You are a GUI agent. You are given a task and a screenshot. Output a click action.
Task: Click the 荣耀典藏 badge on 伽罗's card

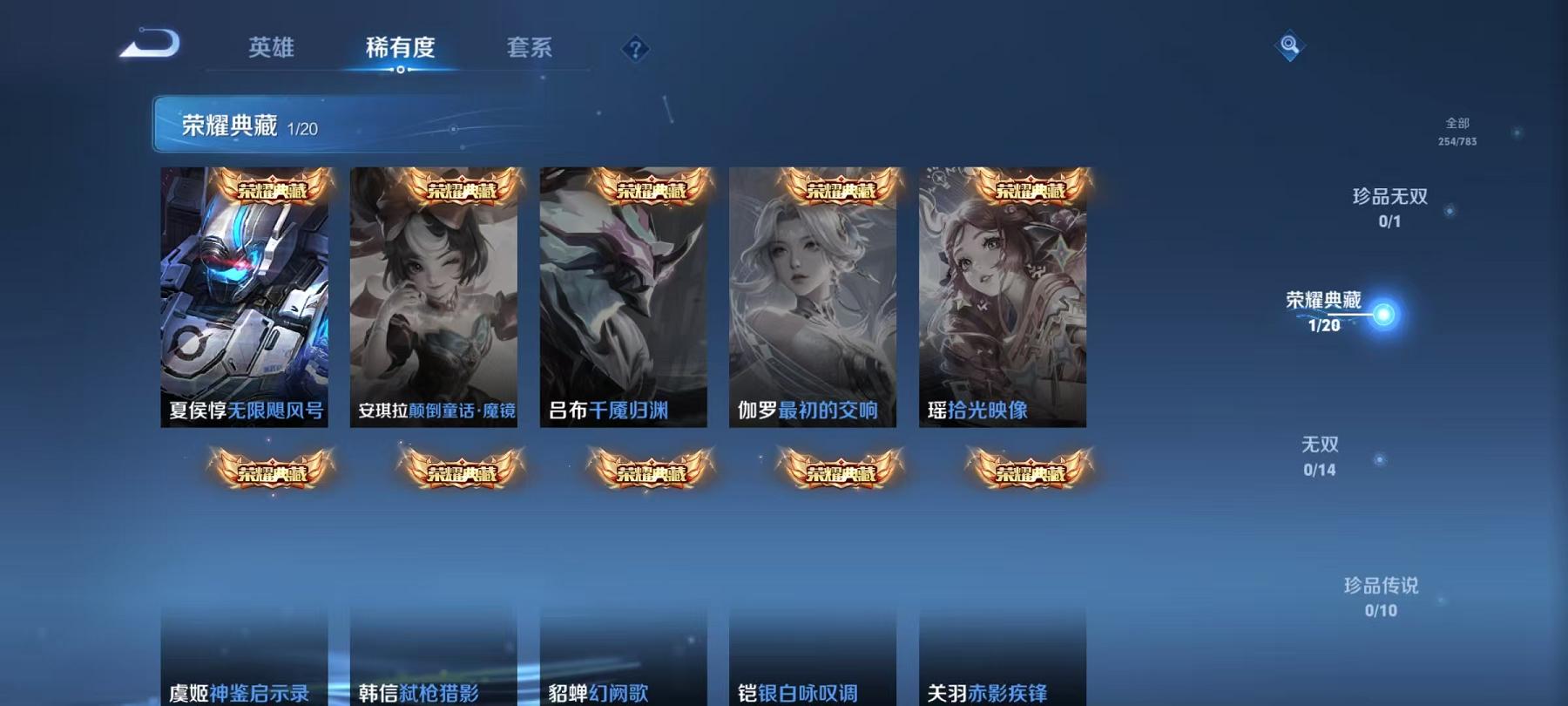click(841, 188)
